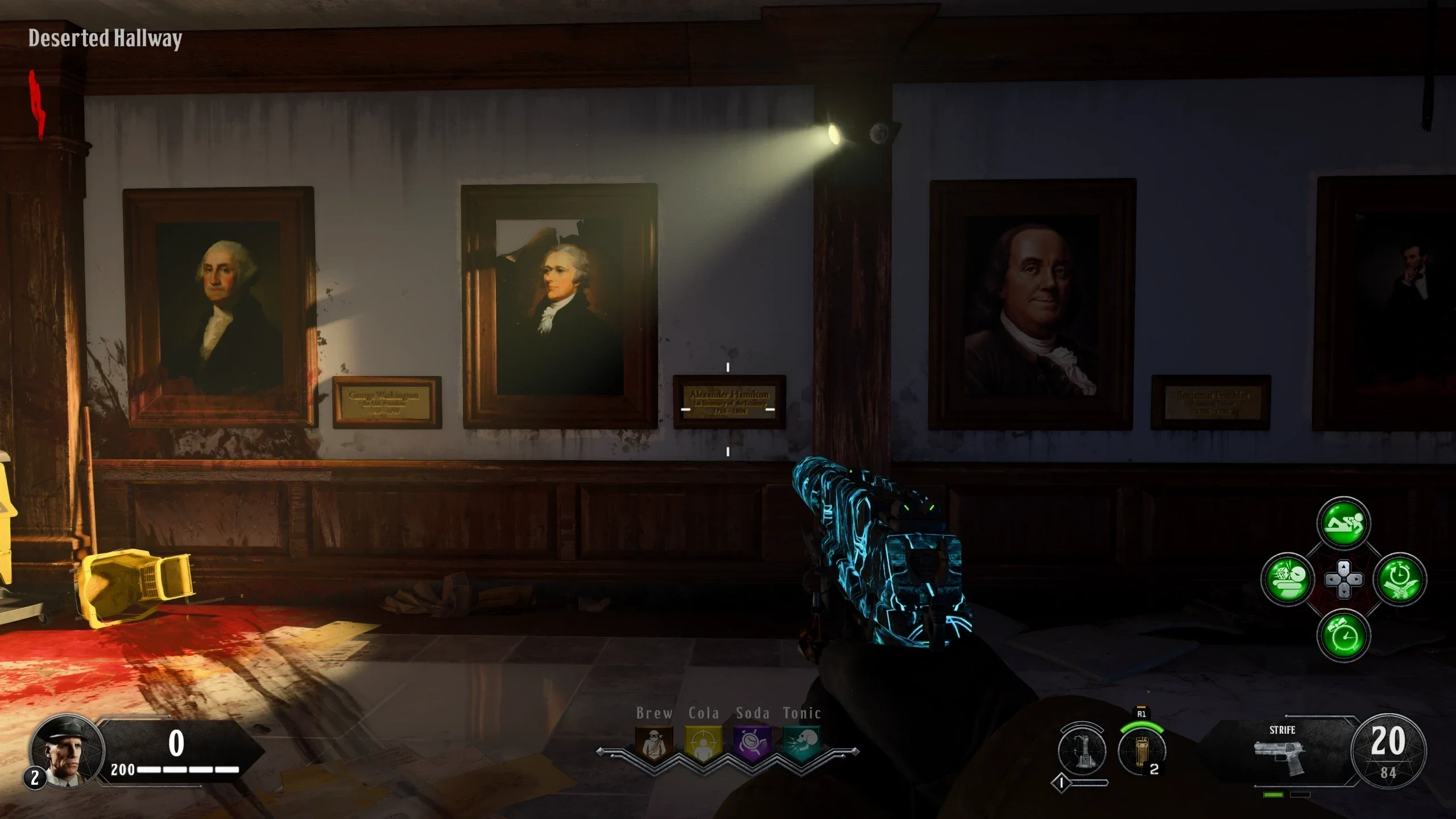Use the stopwatch and crossed weapons elixir
Screen dimensions: 1456x819
point(1399,580)
